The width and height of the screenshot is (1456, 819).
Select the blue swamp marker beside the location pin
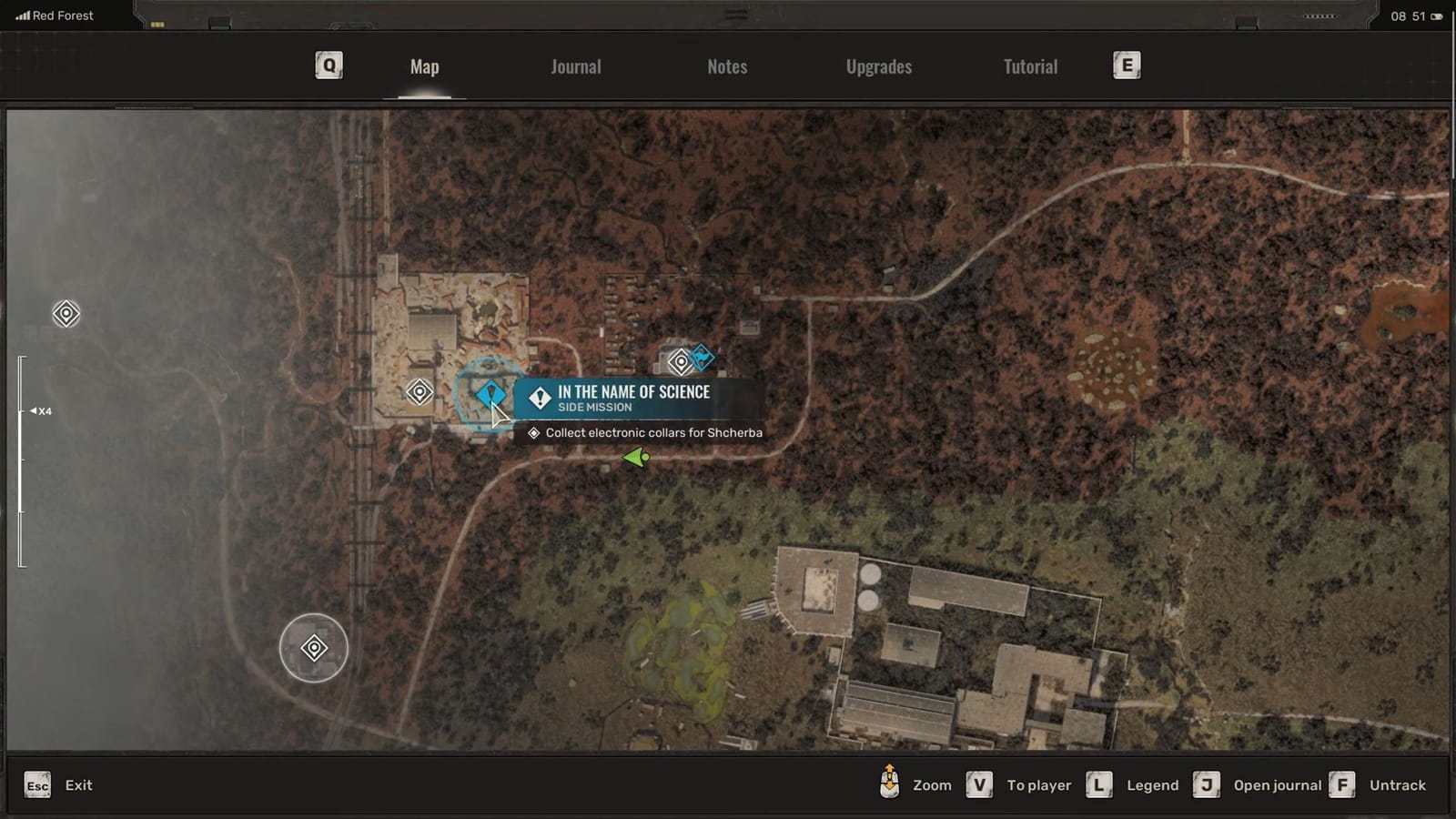pyautogui.click(x=701, y=357)
